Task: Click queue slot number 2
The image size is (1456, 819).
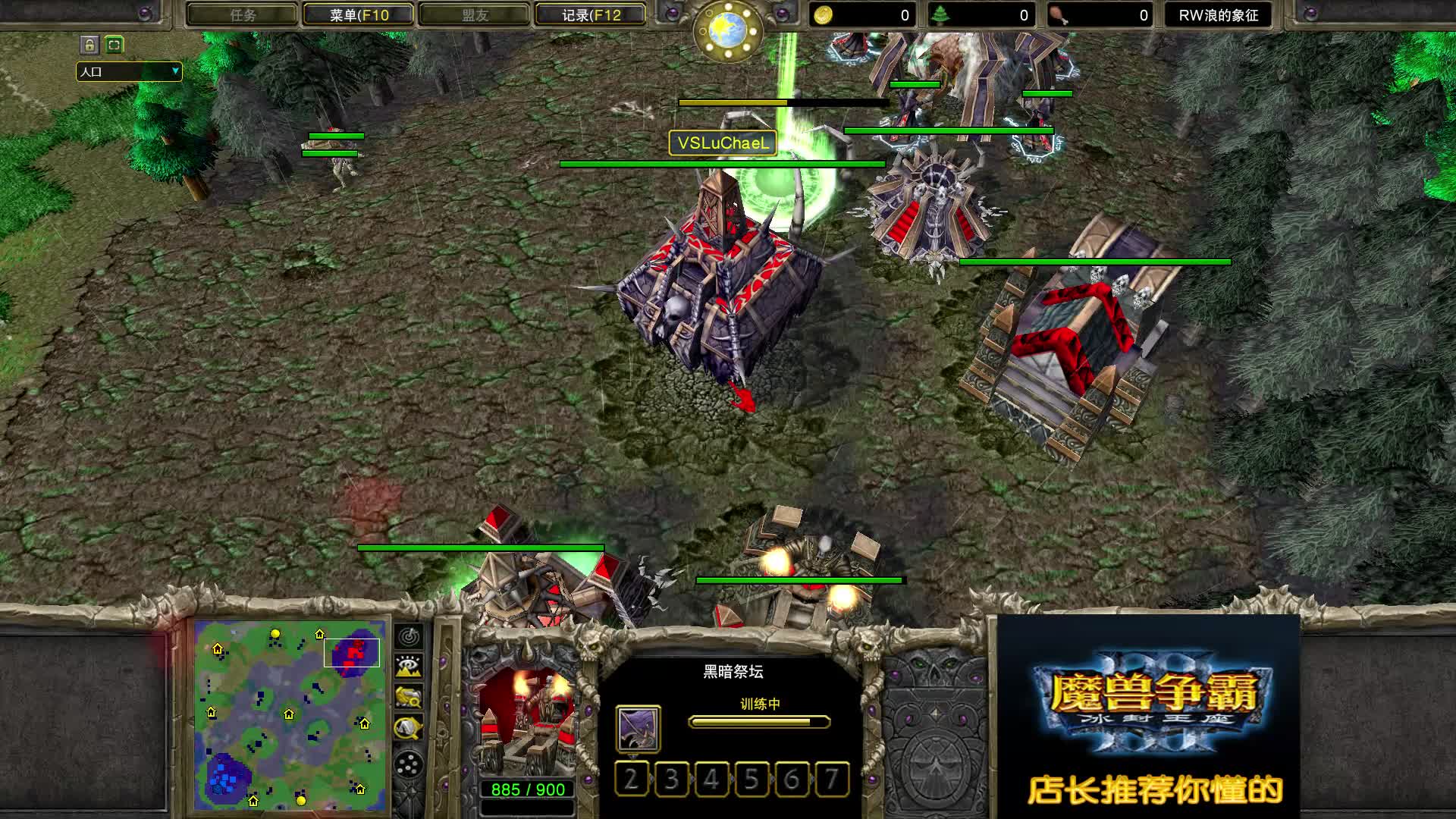Action: pyautogui.click(x=632, y=780)
